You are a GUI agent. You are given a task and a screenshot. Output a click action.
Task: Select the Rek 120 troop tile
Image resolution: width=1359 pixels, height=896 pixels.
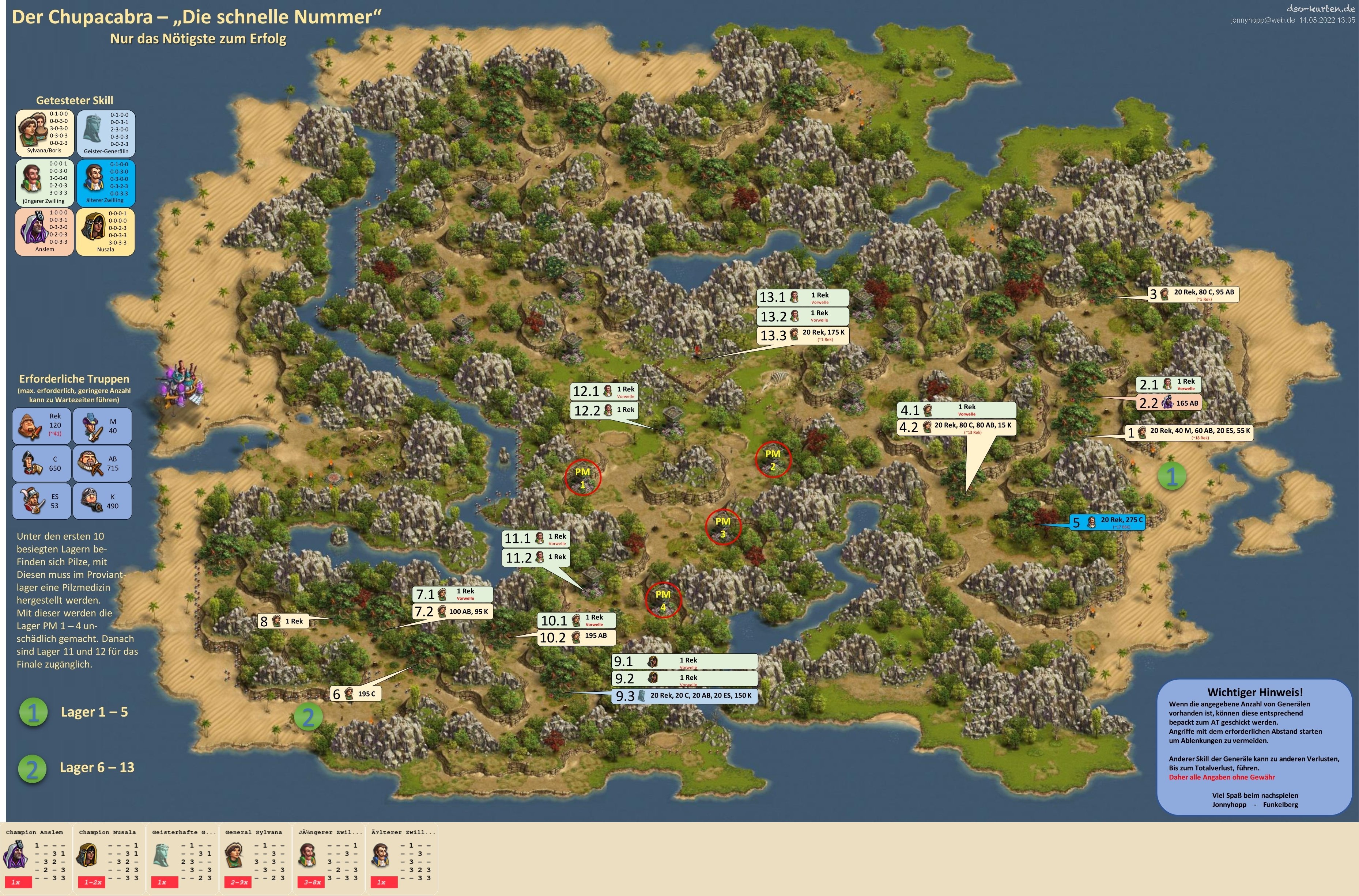pyautogui.click(x=42, y=426)
